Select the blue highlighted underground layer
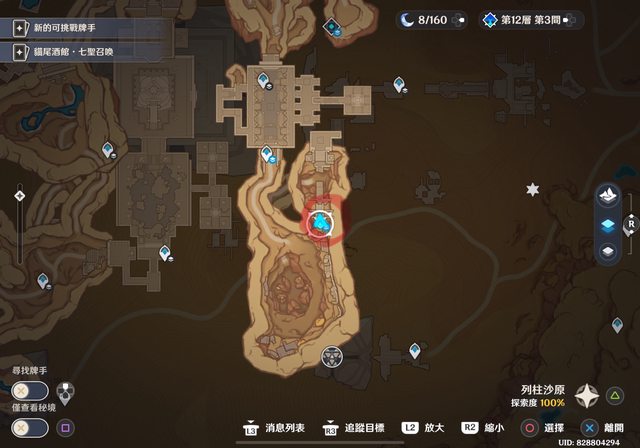 tap(607, 225)
